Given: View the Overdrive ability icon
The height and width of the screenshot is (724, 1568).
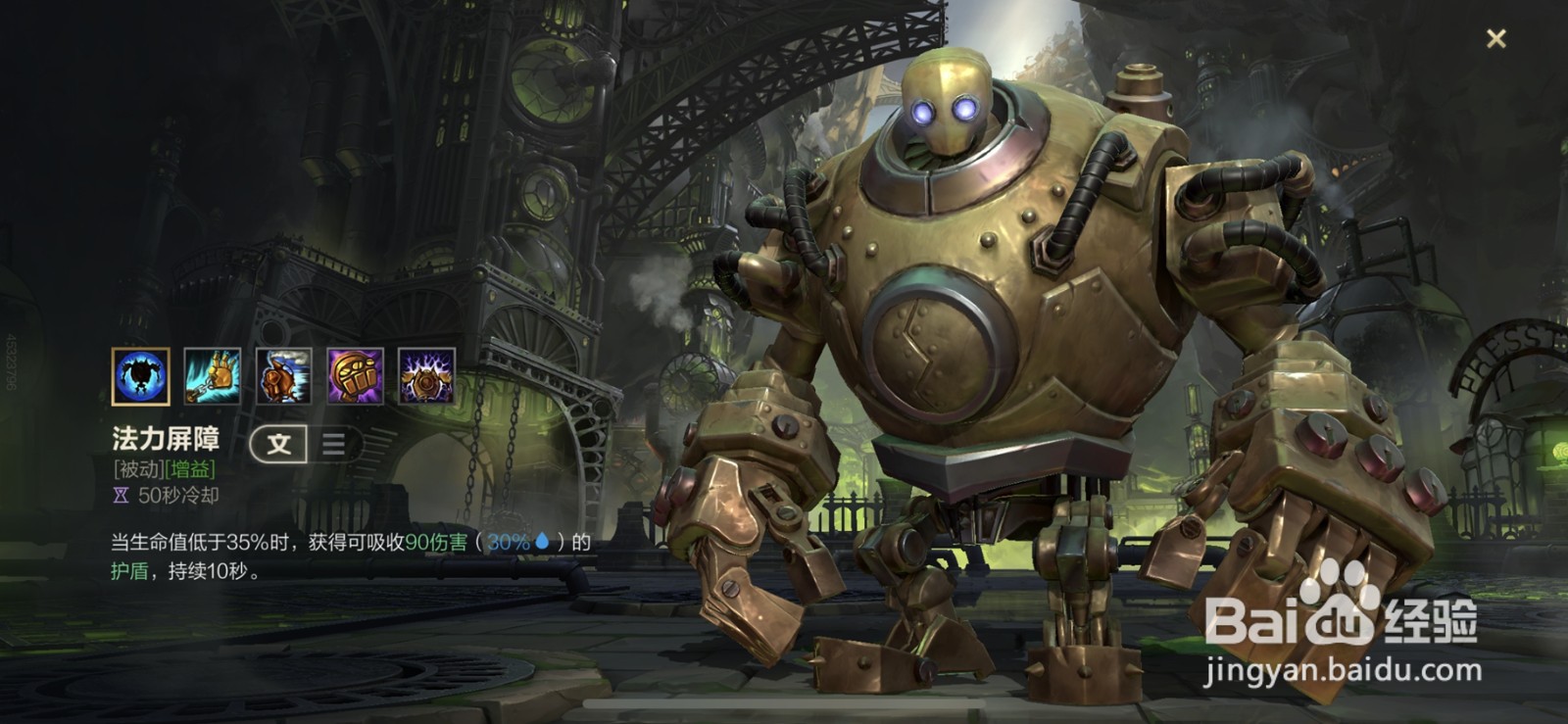Looking at the screenshot, I should point(283,376).
